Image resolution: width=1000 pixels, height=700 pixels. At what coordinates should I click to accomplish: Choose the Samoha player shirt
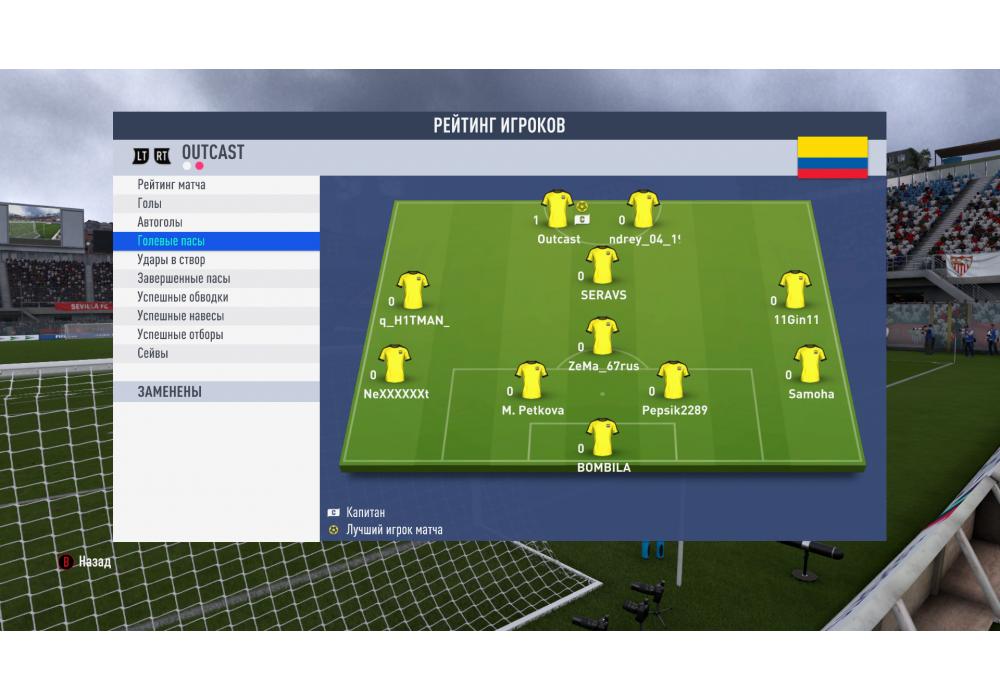point(809,364)
